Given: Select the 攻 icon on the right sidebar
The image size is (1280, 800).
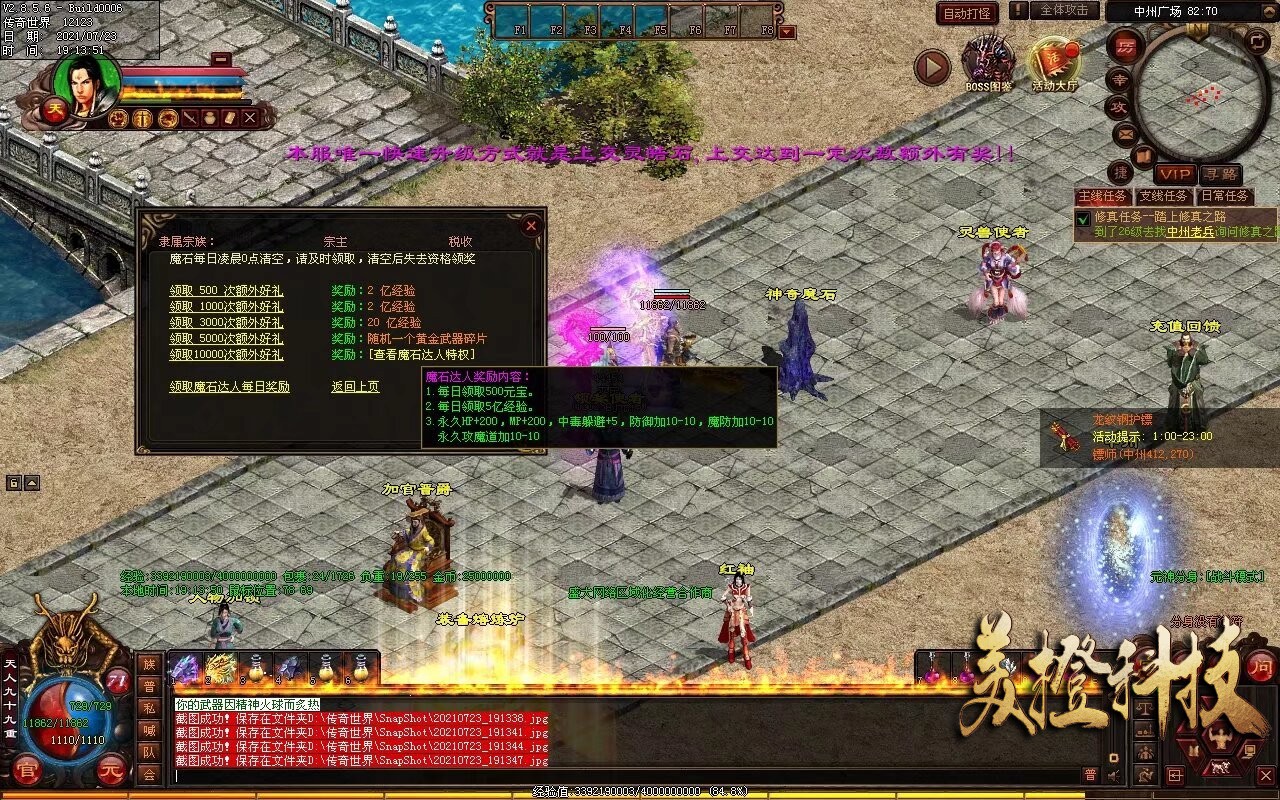Looking at the screenshot, I should 1120,107.
